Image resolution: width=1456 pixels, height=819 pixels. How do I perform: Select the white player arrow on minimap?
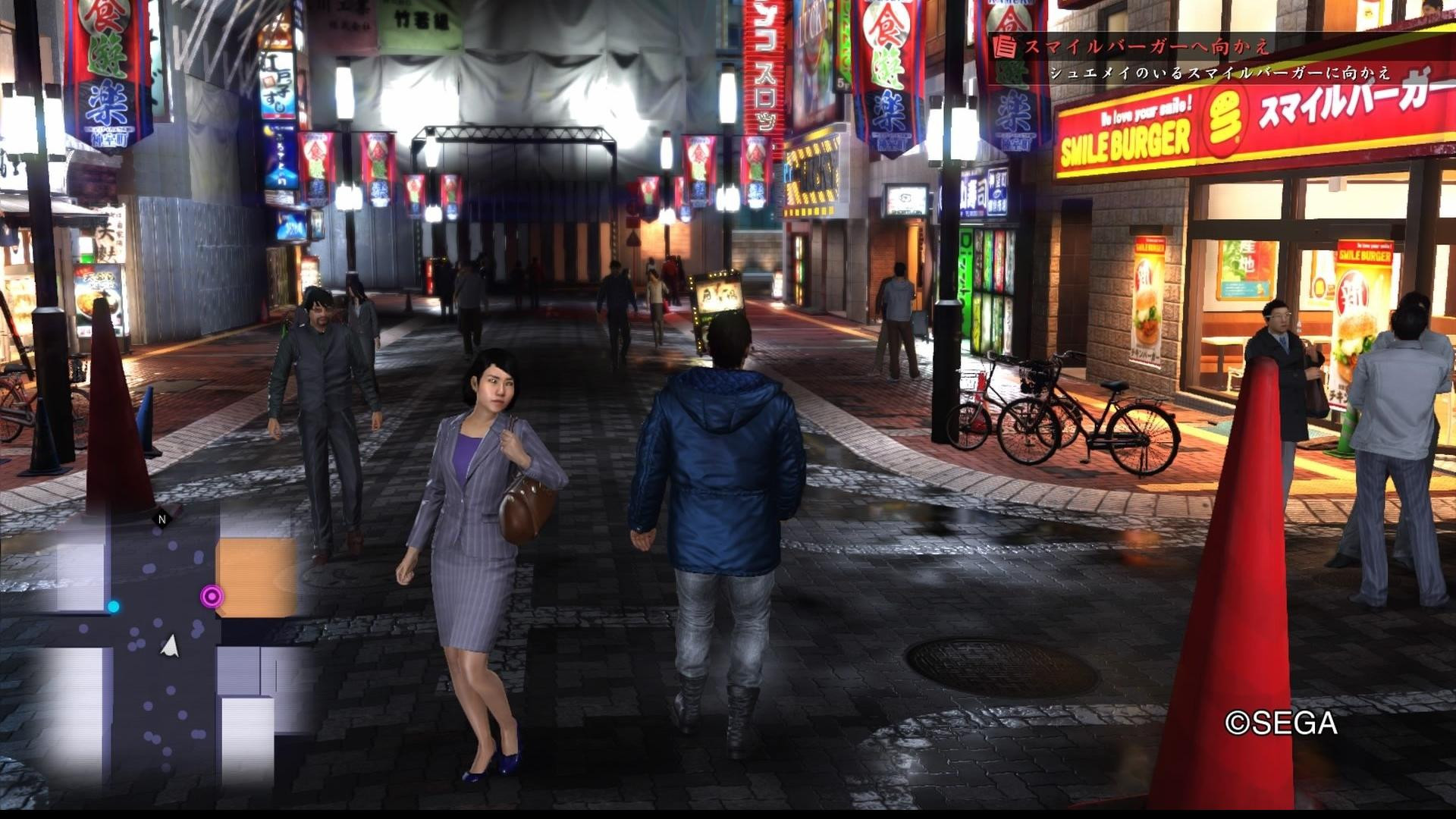[170, 646]
